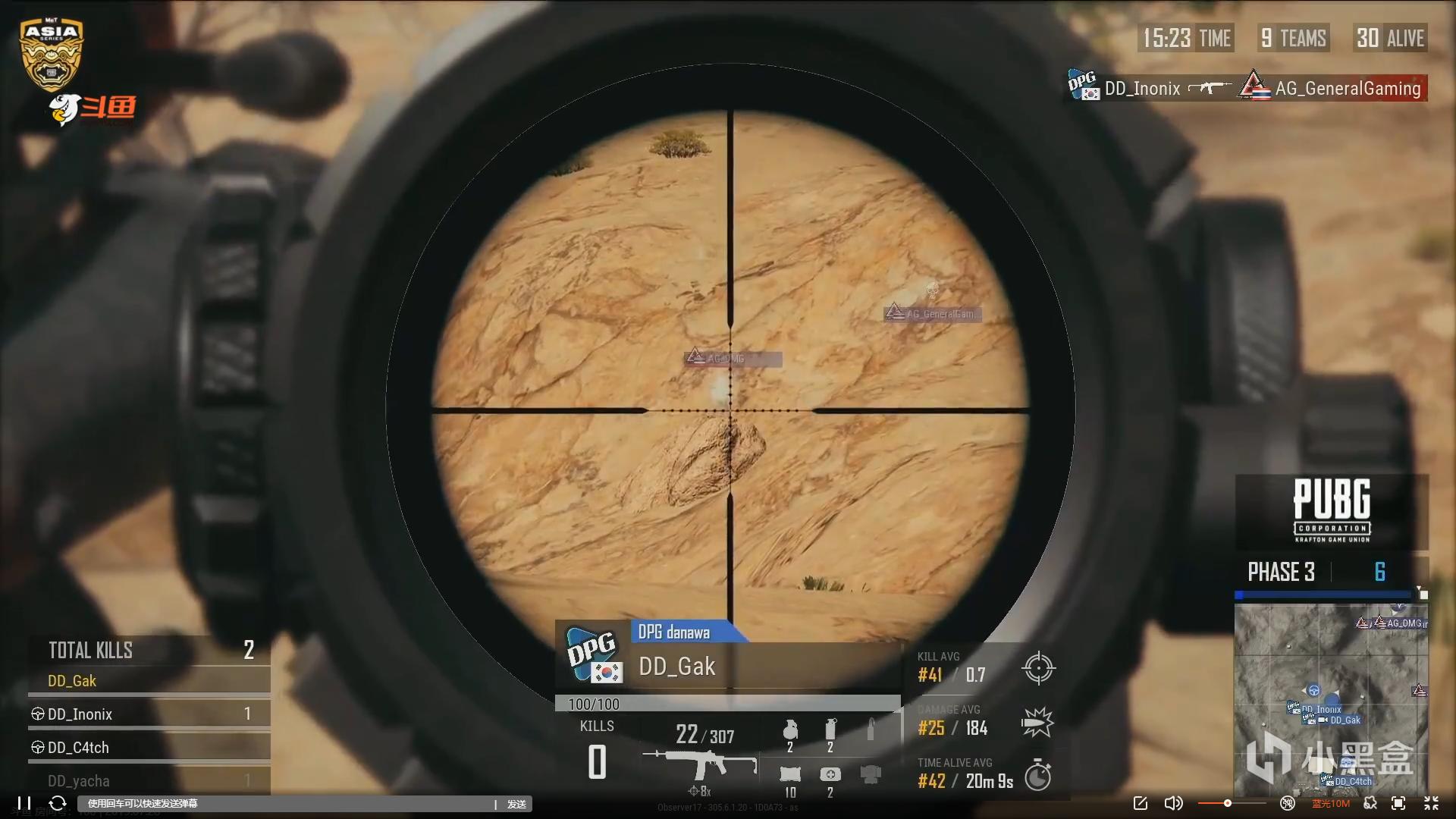Screen dimensions: 1456x819
Task: Select DD_Inonix in the team list
Action: [80, 714]
